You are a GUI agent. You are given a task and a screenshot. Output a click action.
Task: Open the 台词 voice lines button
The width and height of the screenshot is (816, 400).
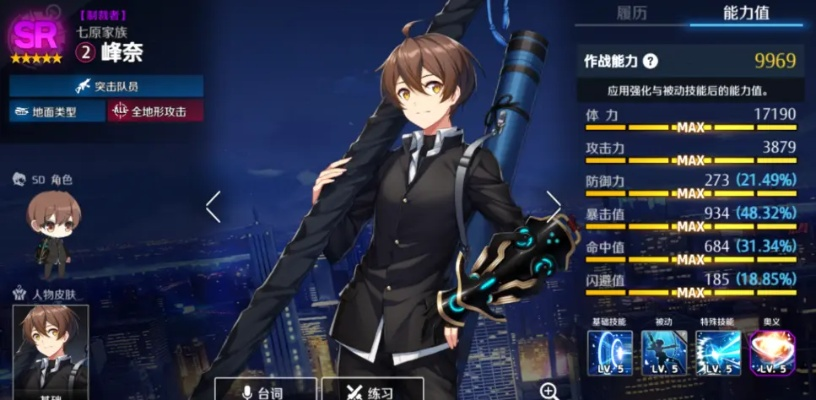click(265, 389)
